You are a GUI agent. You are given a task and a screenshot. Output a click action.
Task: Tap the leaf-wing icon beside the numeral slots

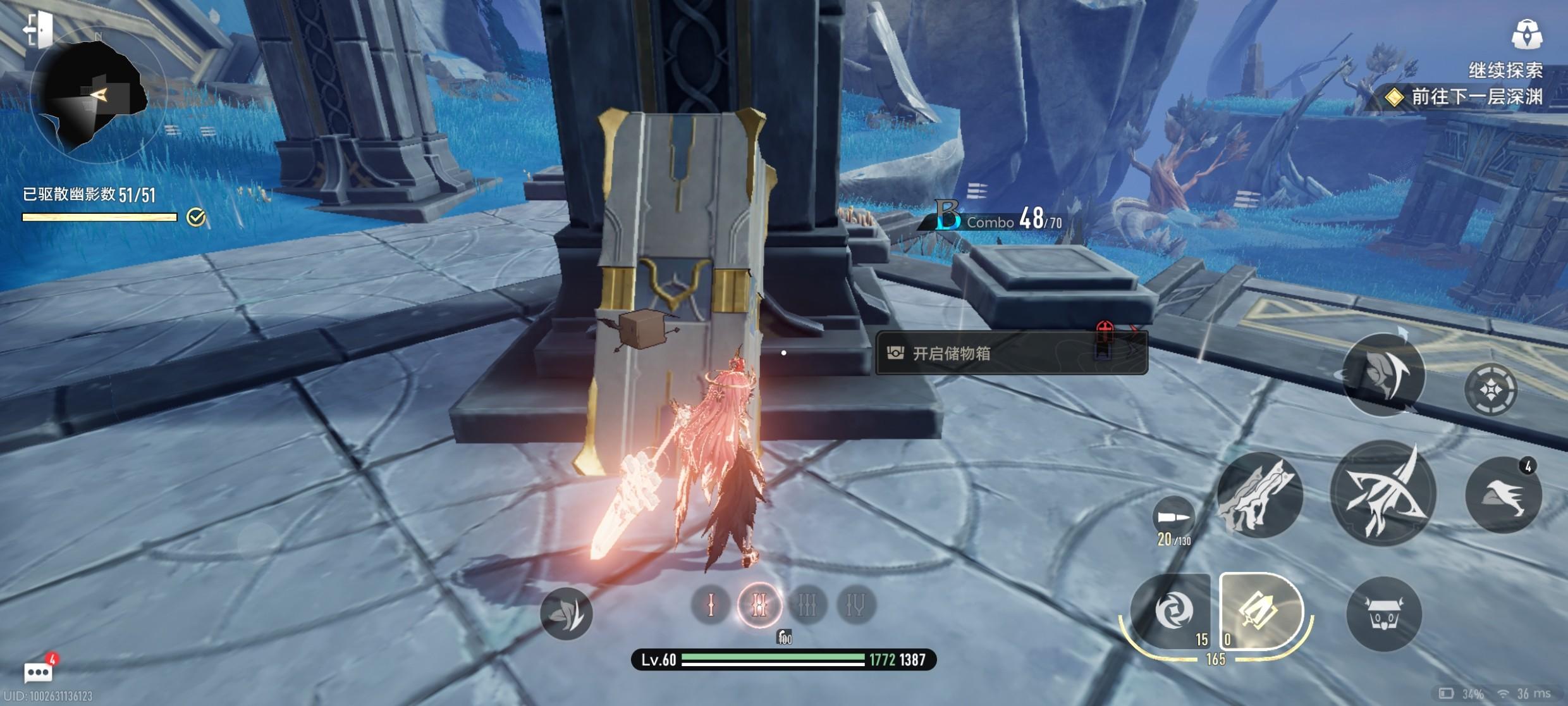tap(566, 613)
